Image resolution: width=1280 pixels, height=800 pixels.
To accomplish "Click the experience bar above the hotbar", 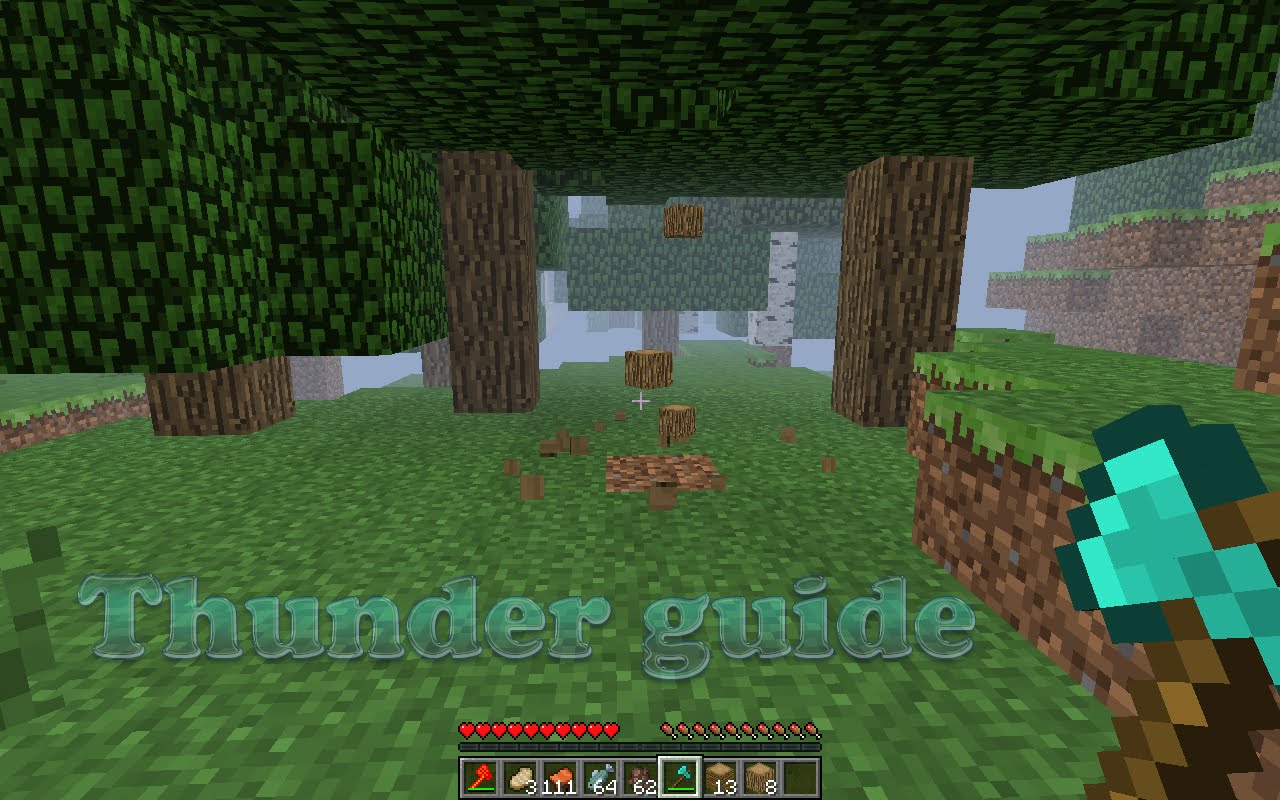I will tap(640, 748).
